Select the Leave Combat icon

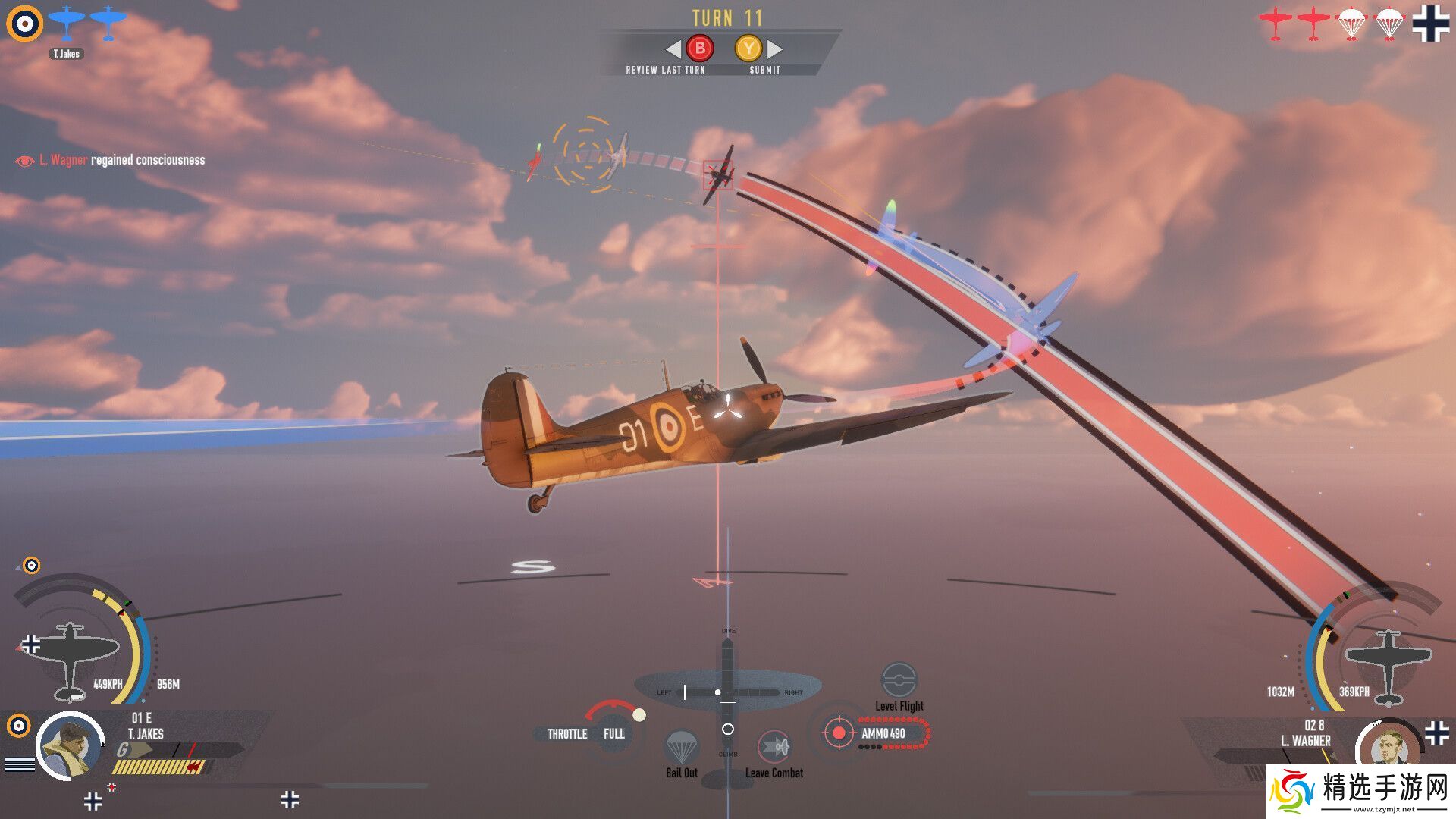point(774,748)
